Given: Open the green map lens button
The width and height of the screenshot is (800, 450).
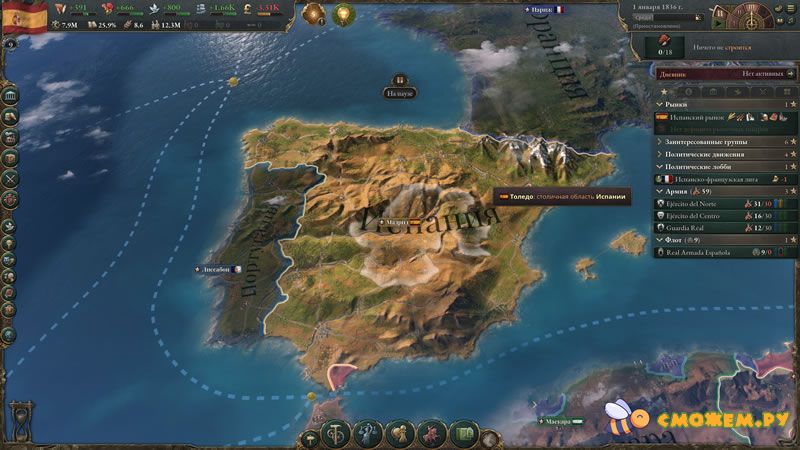Looking at the screenshot, I should point(463,434).
